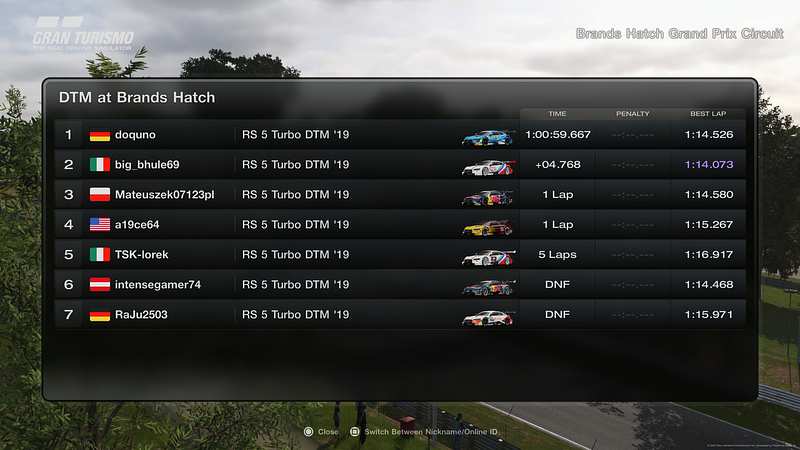The image size is (800, 450).
Task: Select doquno's first-place result row
Action: point(400,135)
